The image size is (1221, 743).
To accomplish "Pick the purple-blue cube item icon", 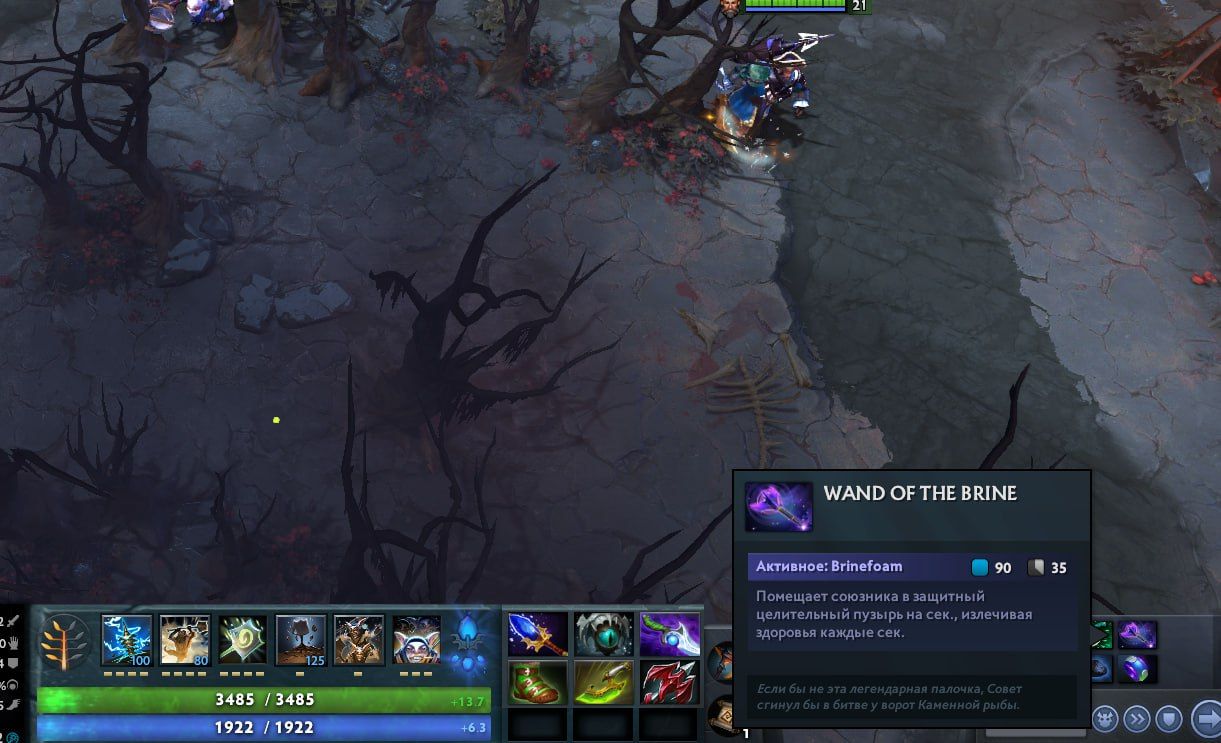I will coord(1137,668).
